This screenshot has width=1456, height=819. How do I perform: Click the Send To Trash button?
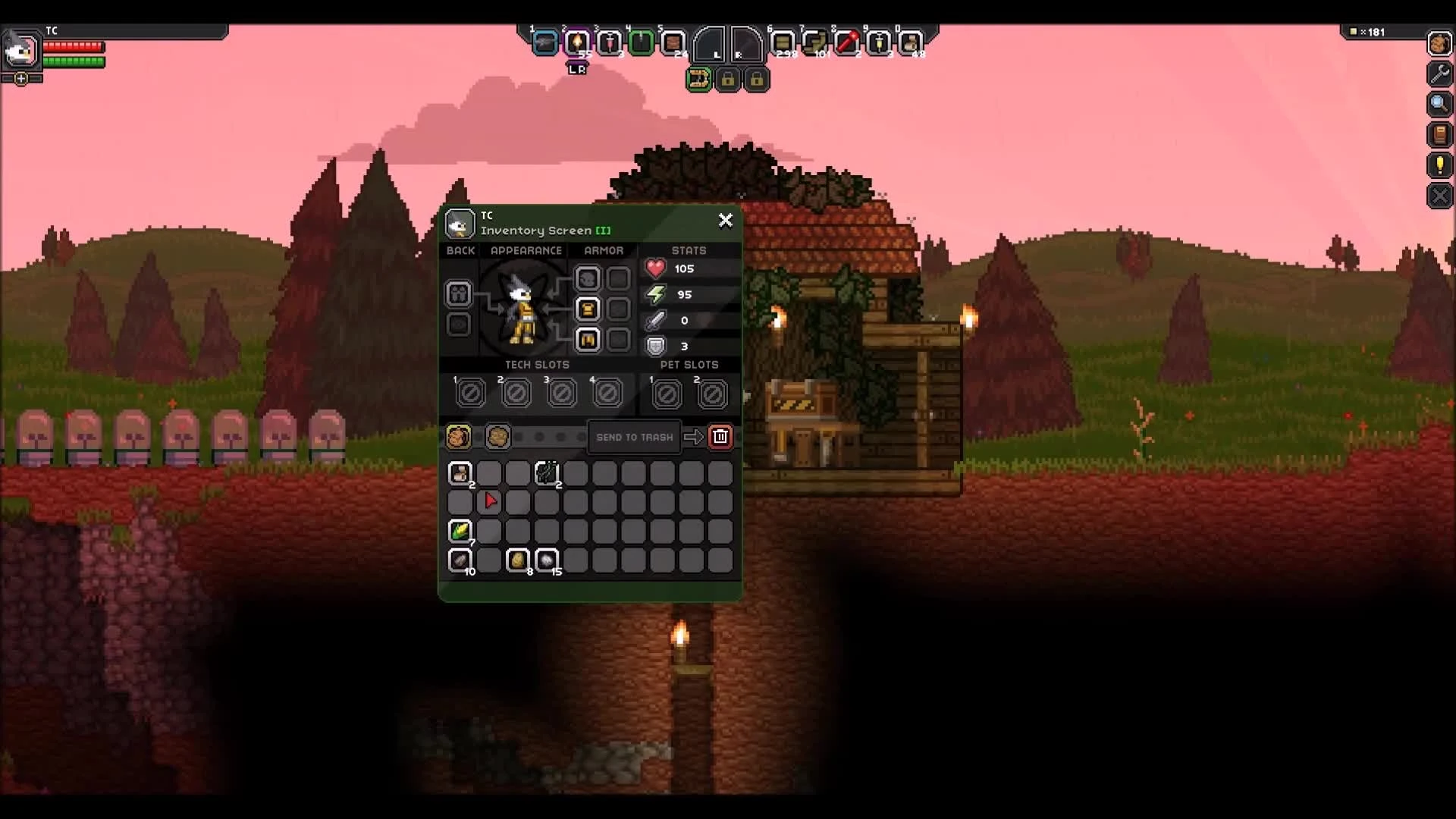[634, 437]
